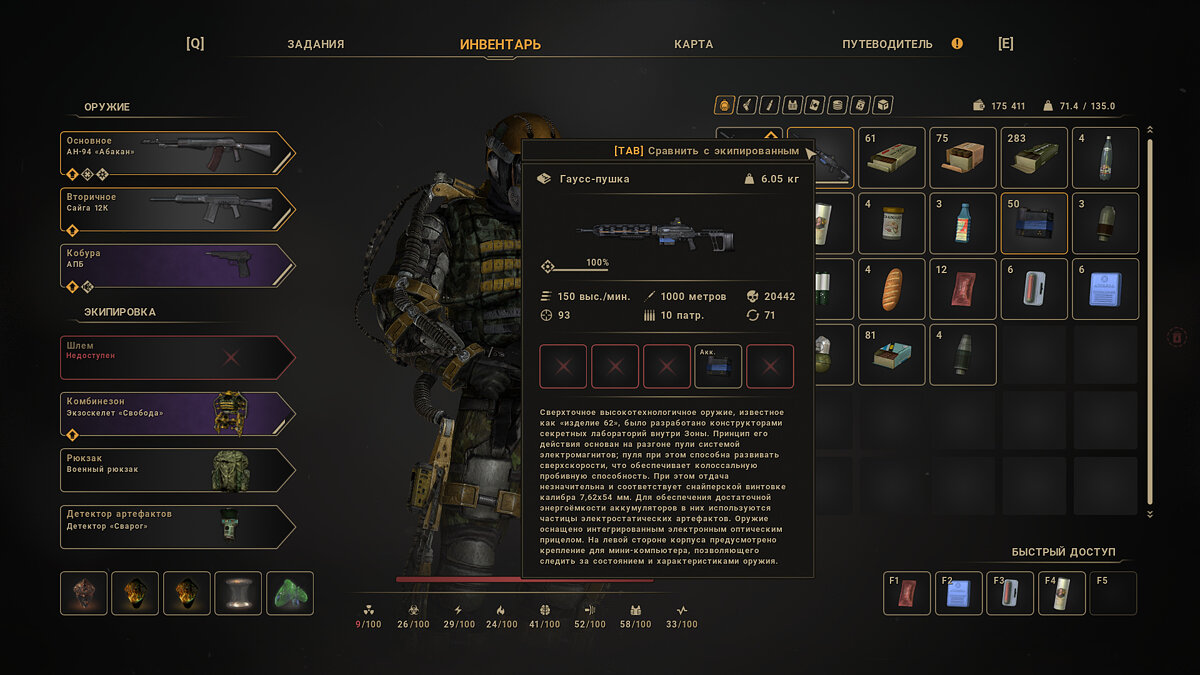
Task: Select the primary weapon slot АН-94 Абакан
Action: coord(177,153)
